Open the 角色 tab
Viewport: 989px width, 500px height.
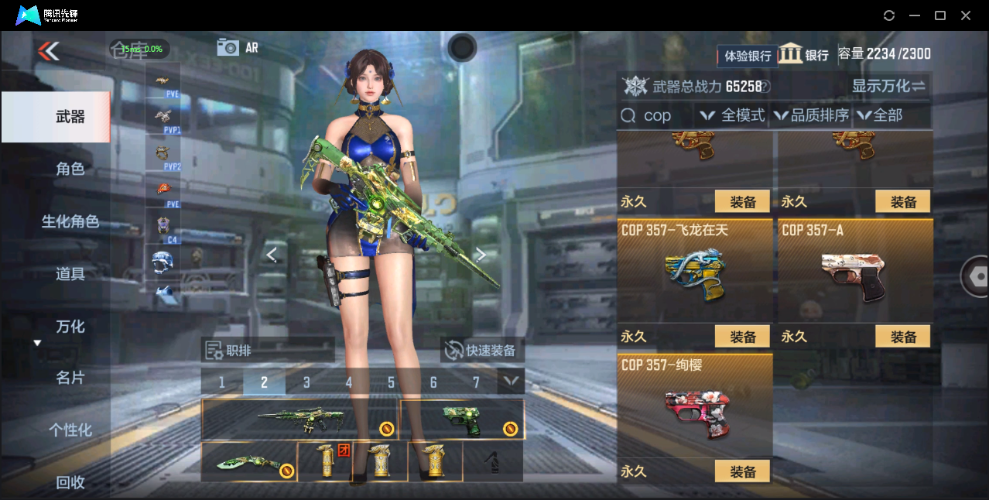click(x=69, y=169)
